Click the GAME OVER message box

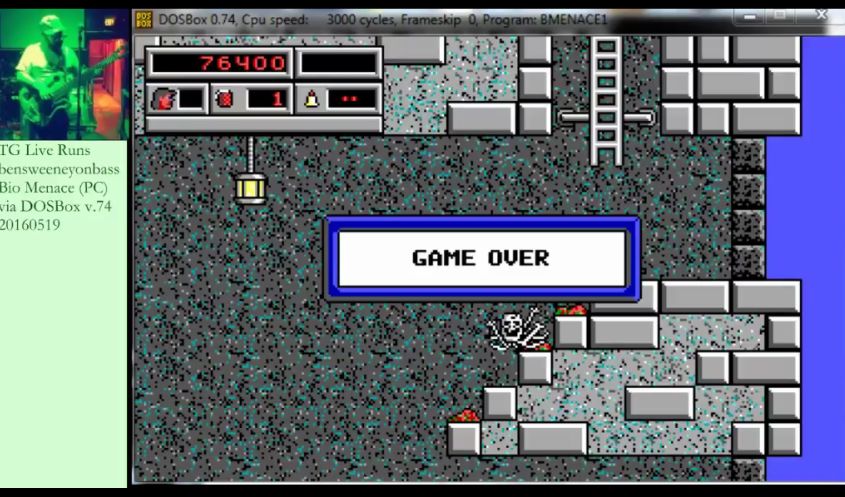coord(481,258)
